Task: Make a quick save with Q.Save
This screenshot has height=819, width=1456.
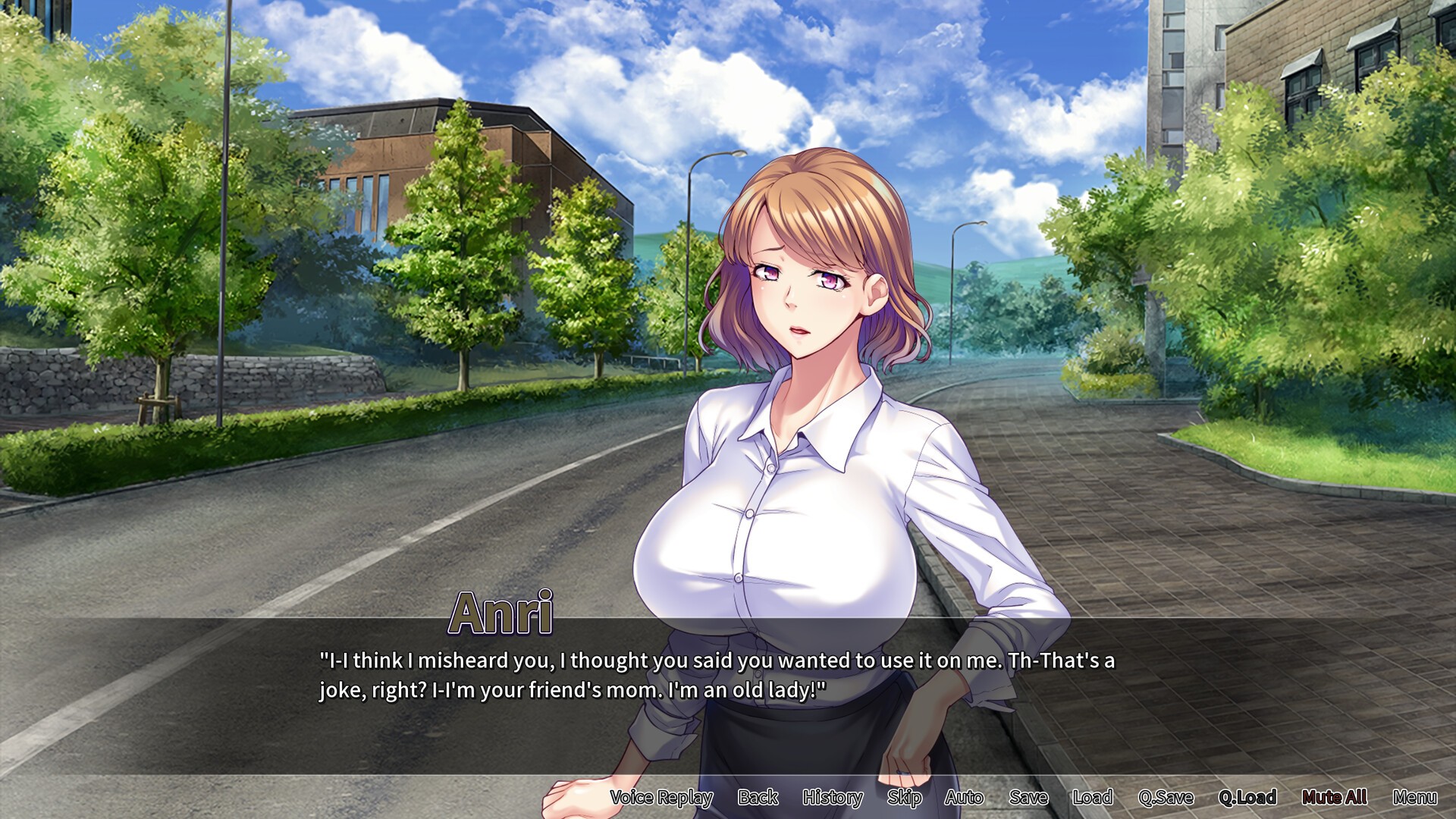Action: click(x=1166, y=797)
